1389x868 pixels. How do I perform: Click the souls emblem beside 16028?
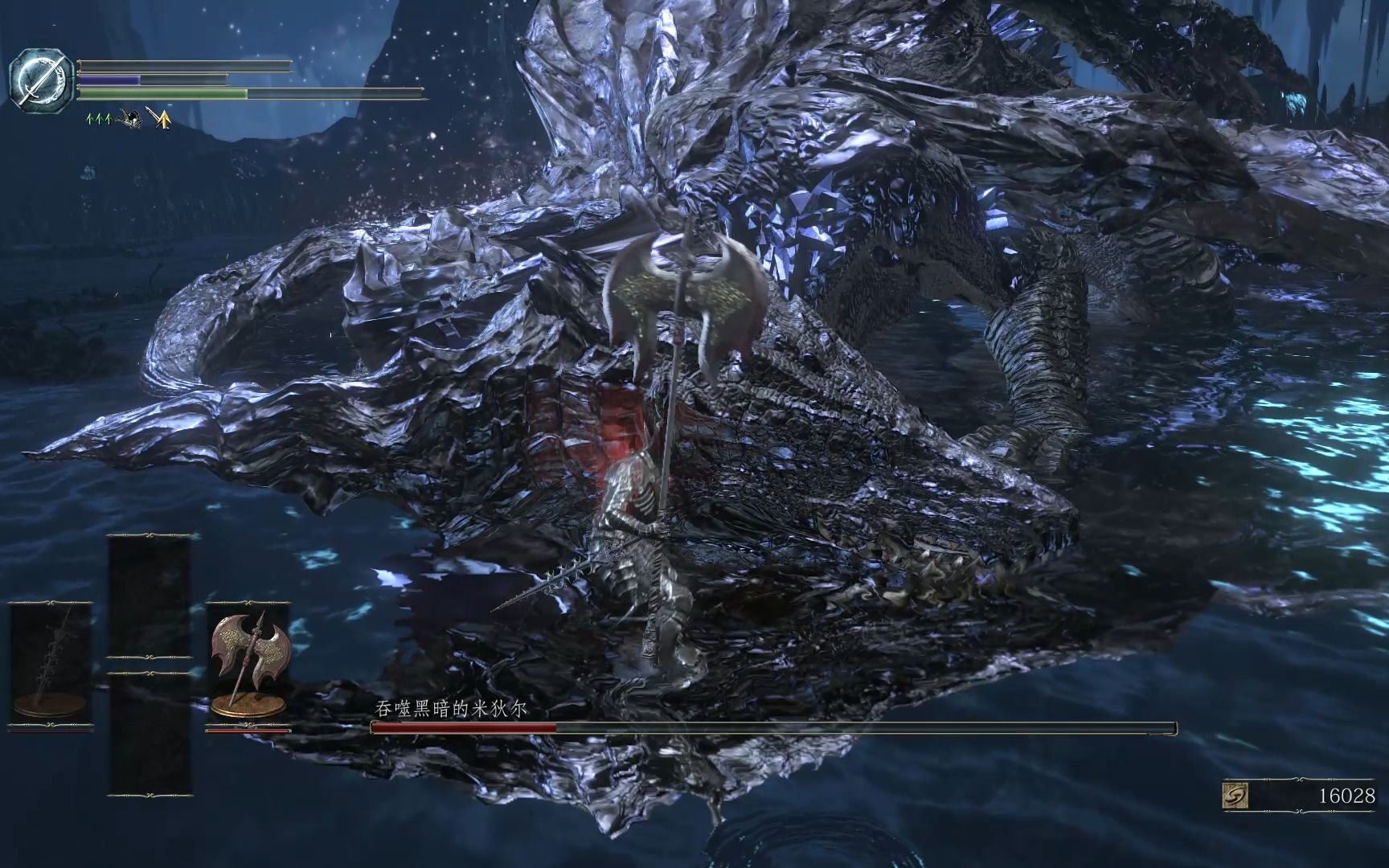coord(1237,796)
